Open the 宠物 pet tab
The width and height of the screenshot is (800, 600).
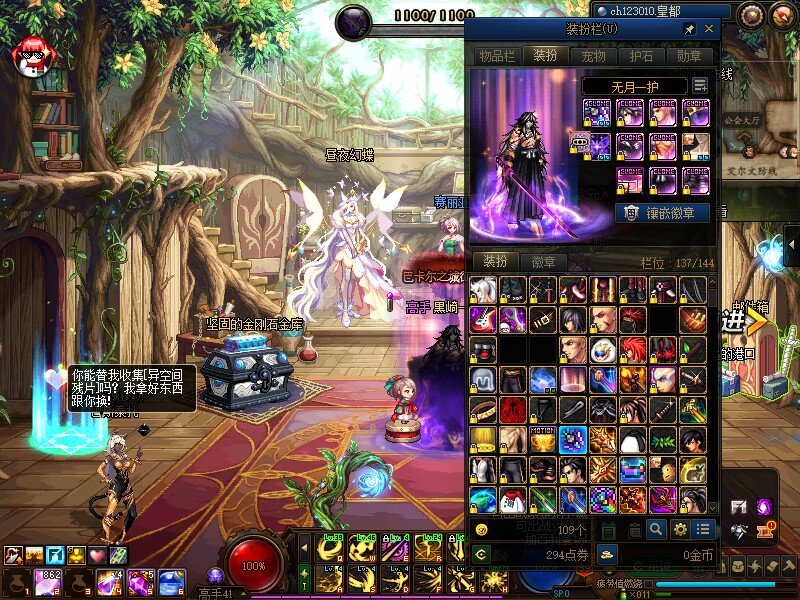[x=594, y=56]
